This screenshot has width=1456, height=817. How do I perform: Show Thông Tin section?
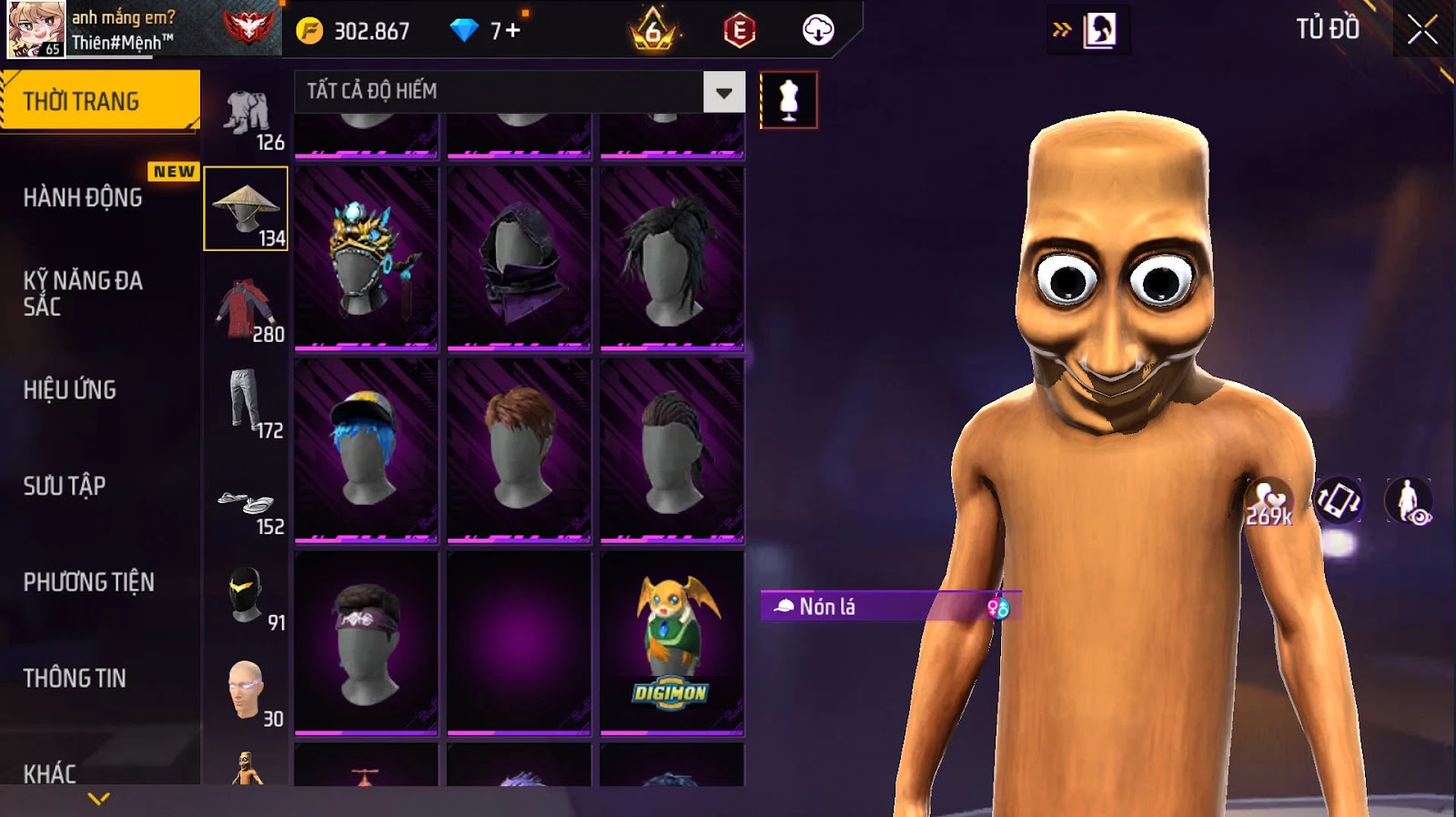[75, 678]
